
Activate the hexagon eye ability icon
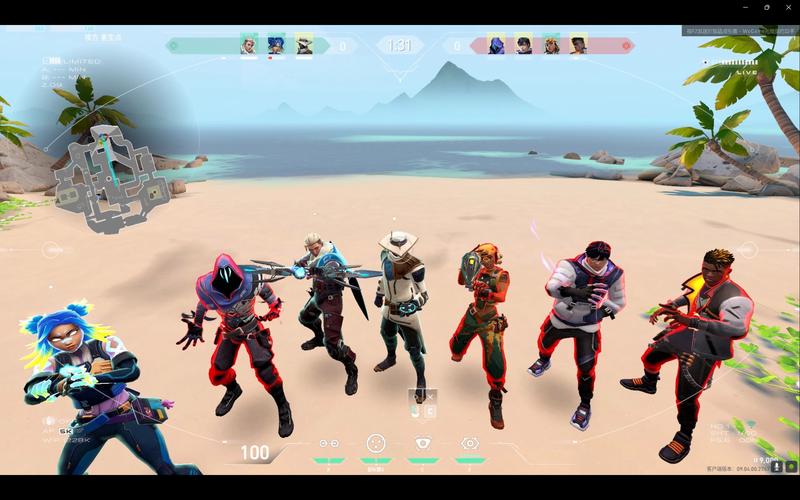(x=469, y=443)
